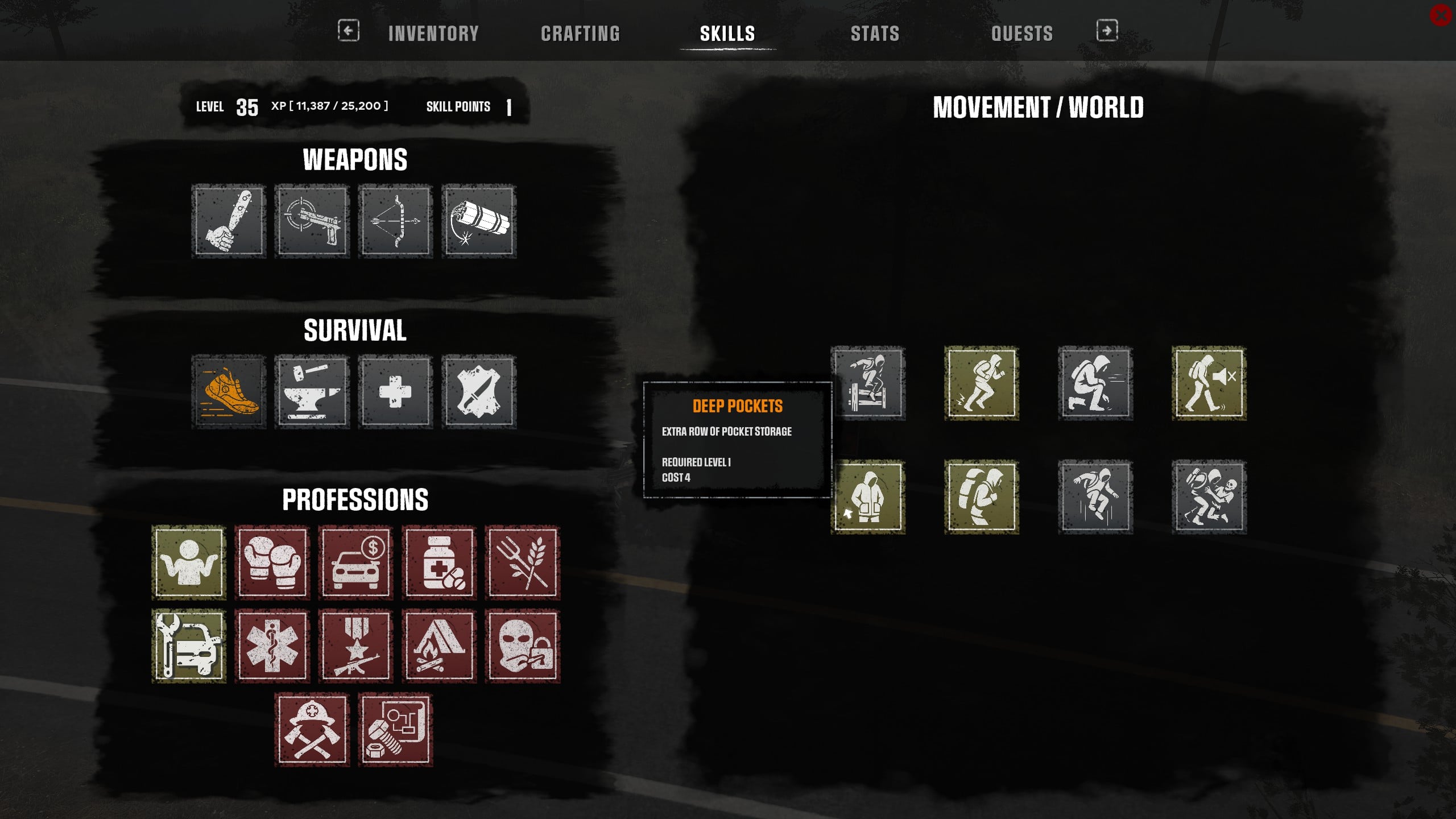Image resolution: width=1456 pixels, height=819 pixels.
Task: Choose the pistol firearms skill icon
Action: (312, 221)
